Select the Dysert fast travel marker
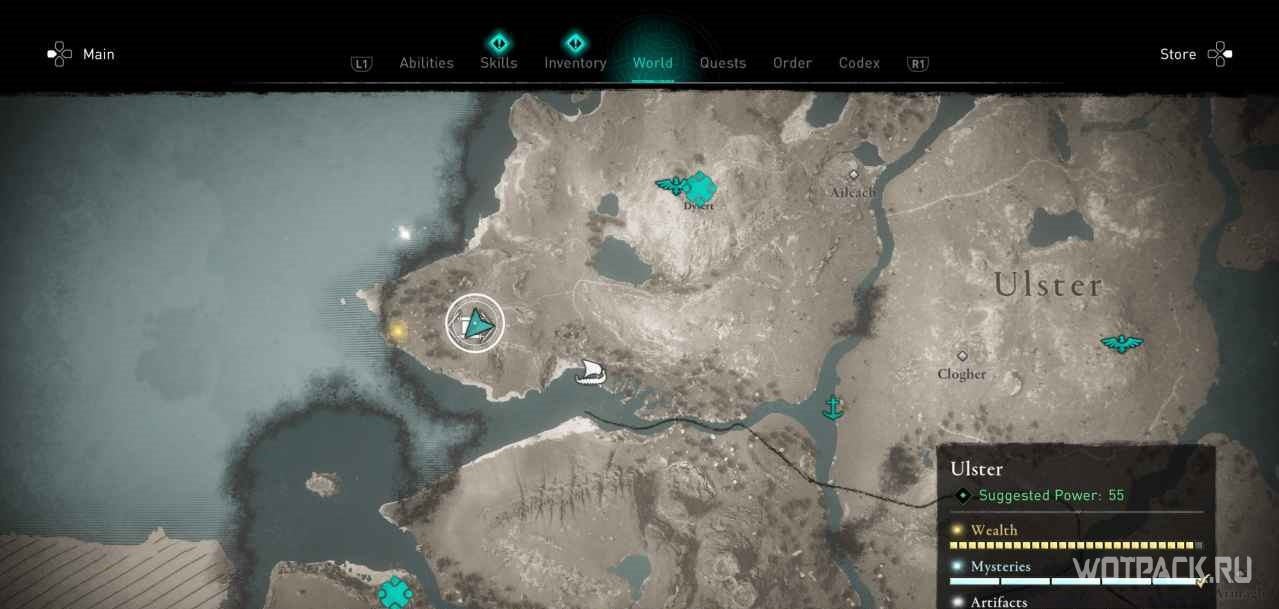 tap(701, 186)
